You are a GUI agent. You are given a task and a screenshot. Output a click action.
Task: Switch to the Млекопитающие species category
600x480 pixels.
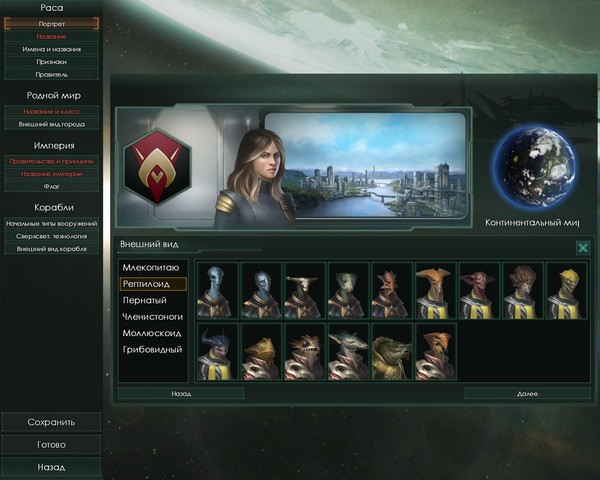tap(152, 268)
